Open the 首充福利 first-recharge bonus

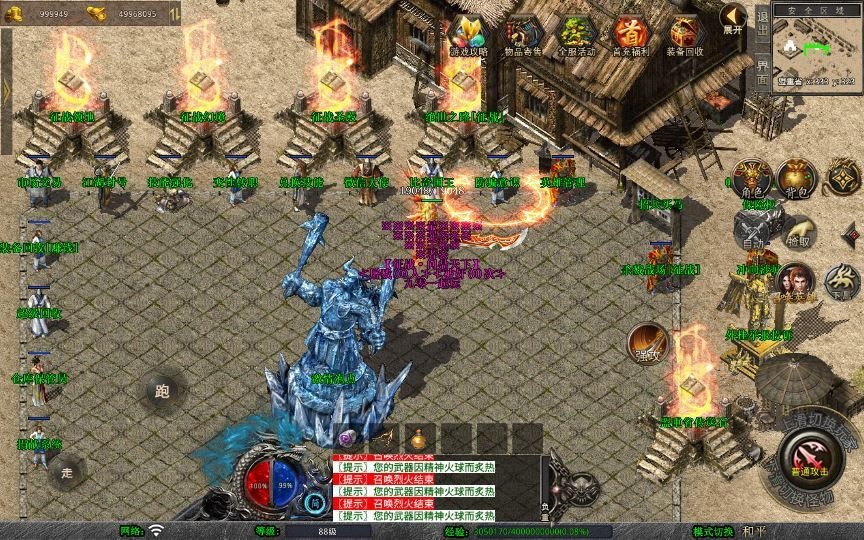(x=631, y=34)
